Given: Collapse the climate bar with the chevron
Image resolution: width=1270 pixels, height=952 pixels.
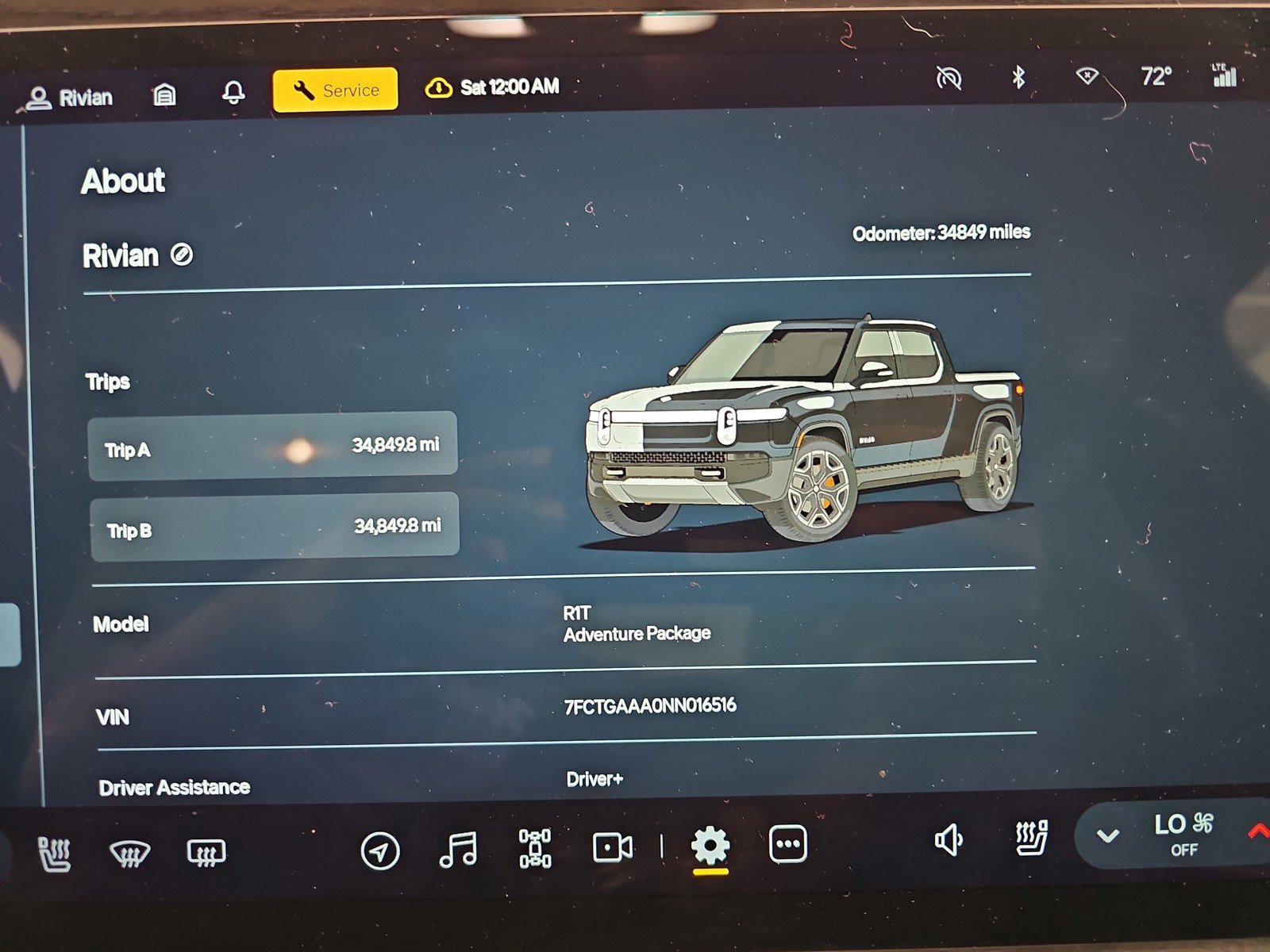Looking at the screenshot, I should click(x=1106, y=834).
